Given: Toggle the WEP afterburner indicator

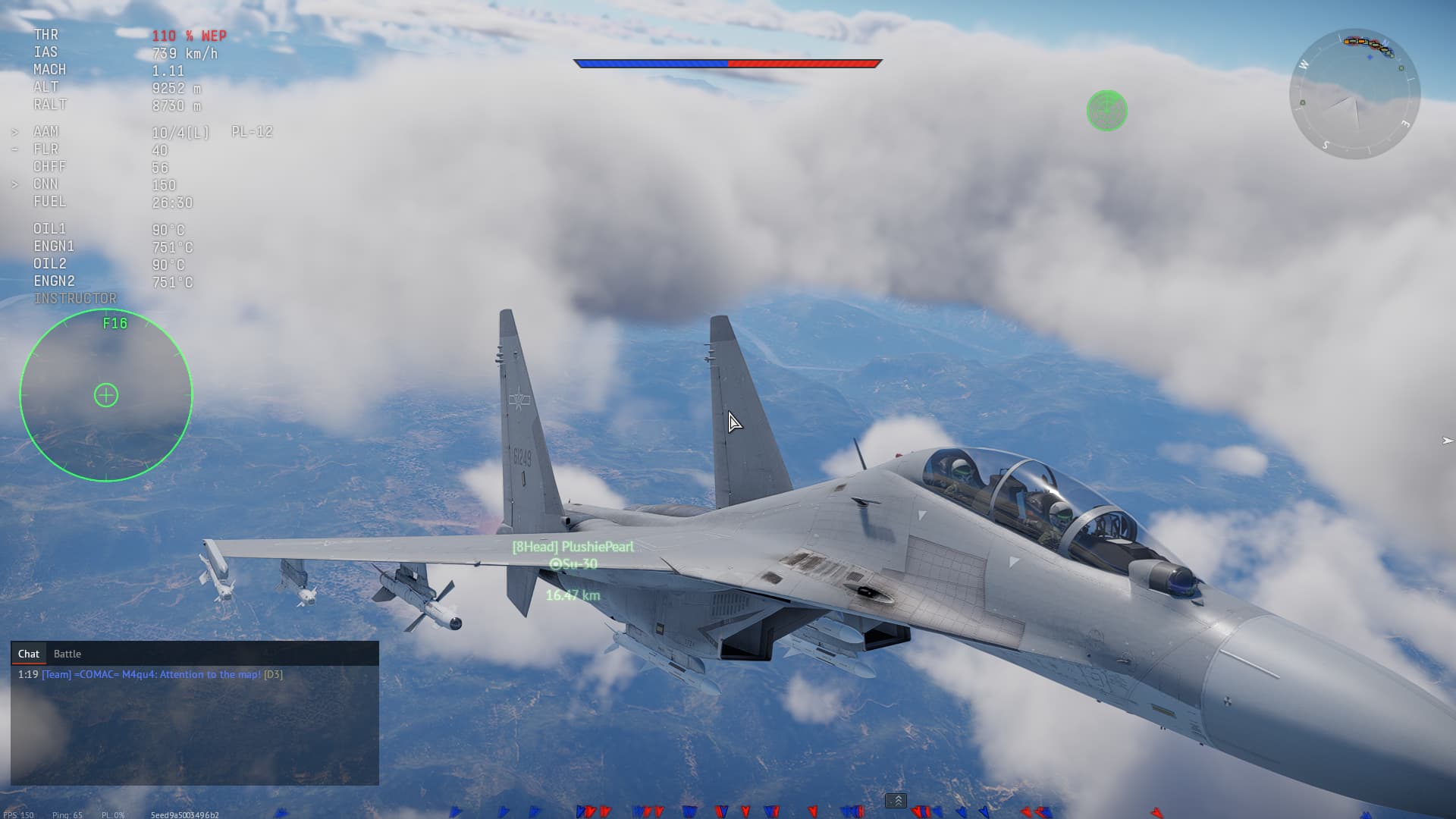Looking at the screenshot, I should [x=188, y=35].
